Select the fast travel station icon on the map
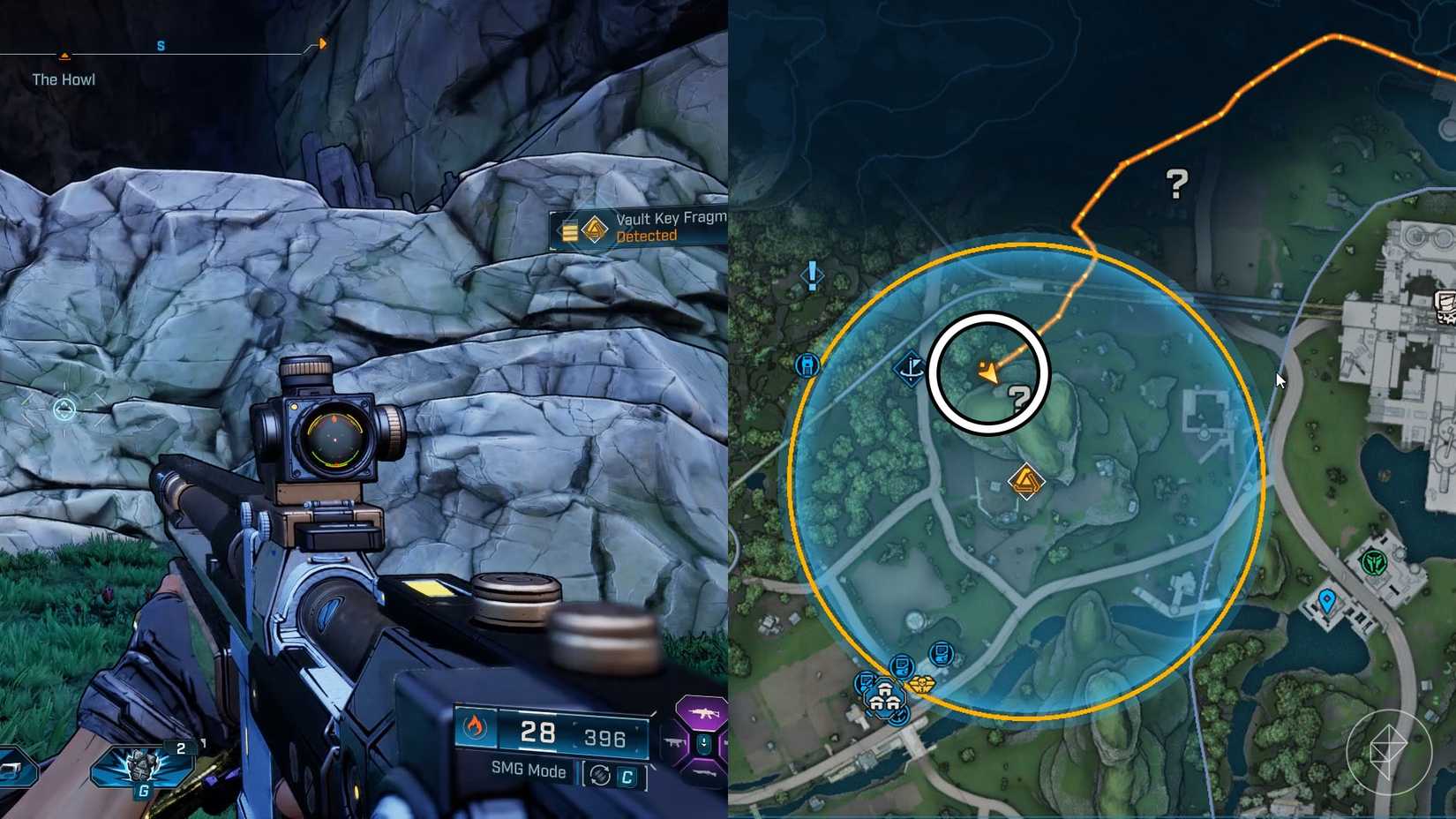The width and height of the screenshot is (1456, 819). click(805, 364)
